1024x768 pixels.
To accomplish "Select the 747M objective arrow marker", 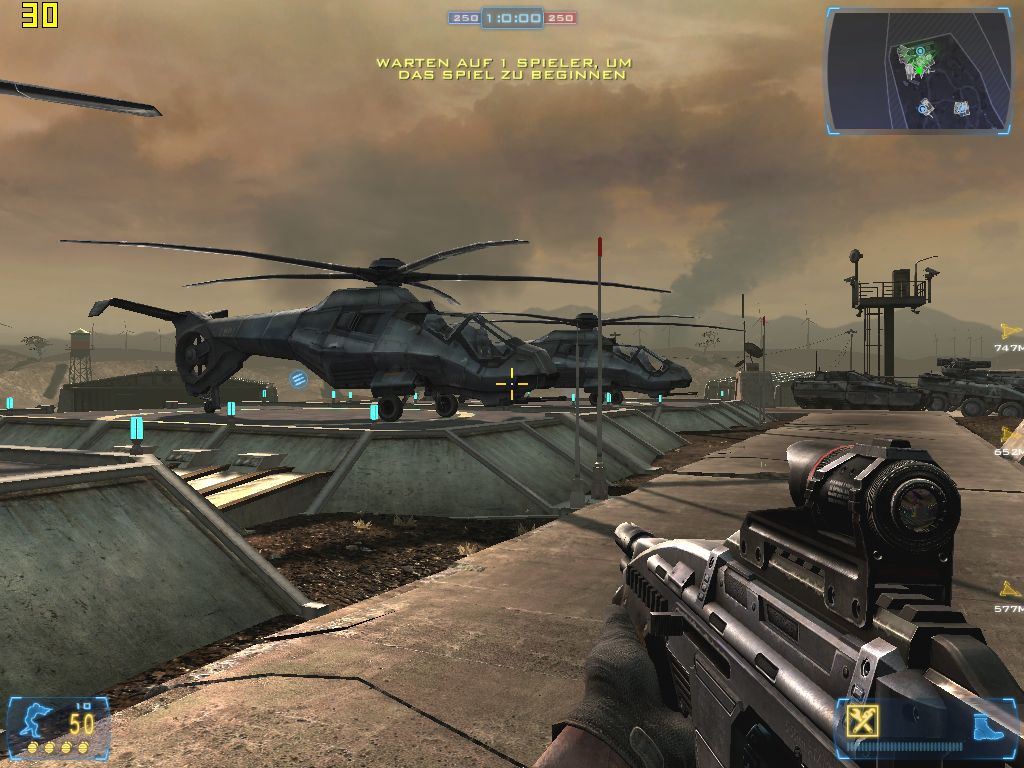I will pyautogui.click(x=1010, y=331).
